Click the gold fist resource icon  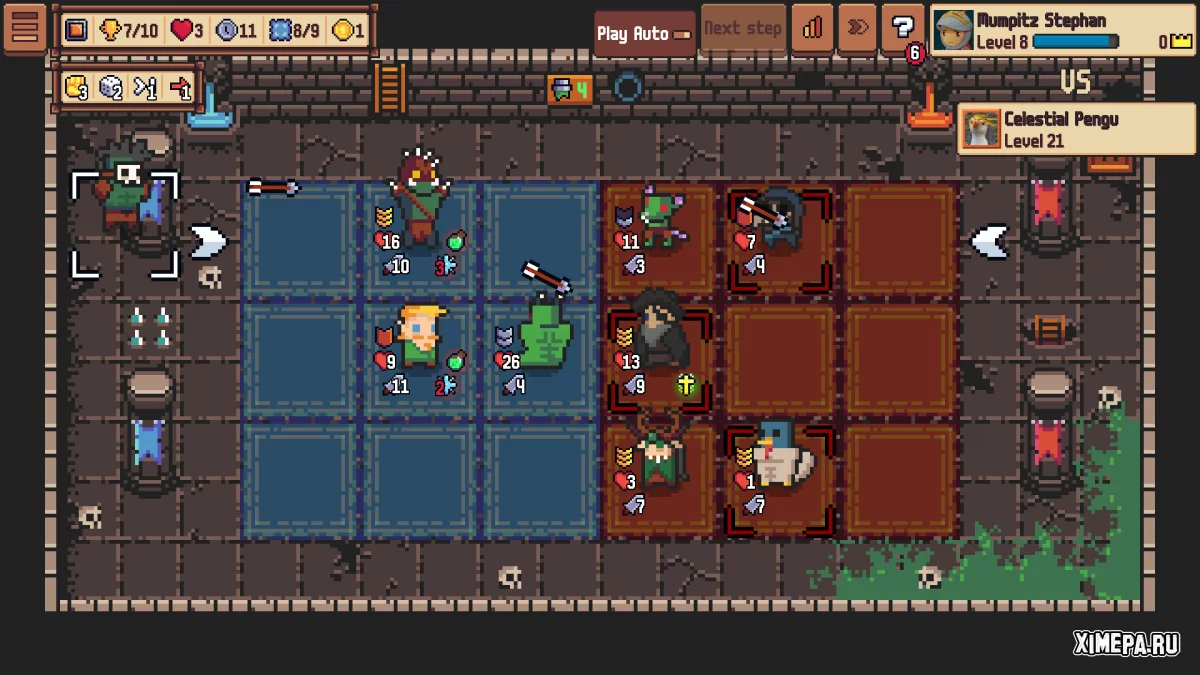click(x=77, y=88)
